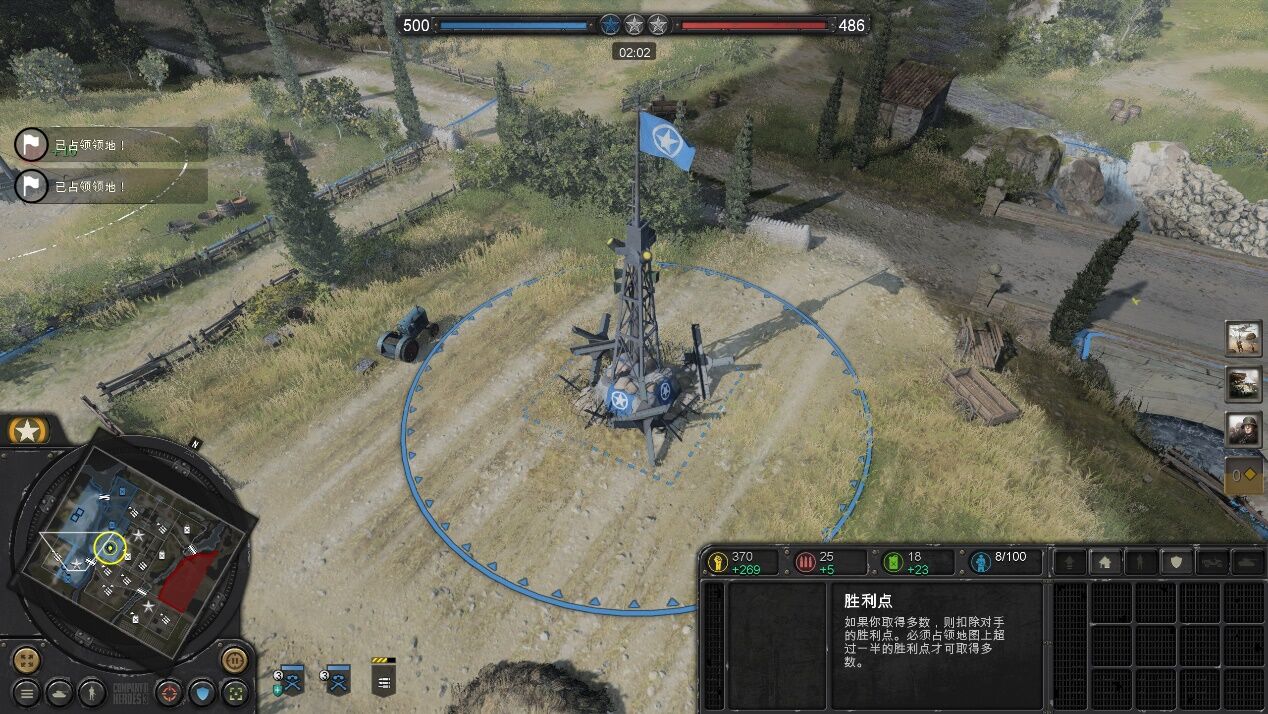Viewport: 1268px width, 714px height.
Task: Click the tank silhouette button
Action: (60, 691)
